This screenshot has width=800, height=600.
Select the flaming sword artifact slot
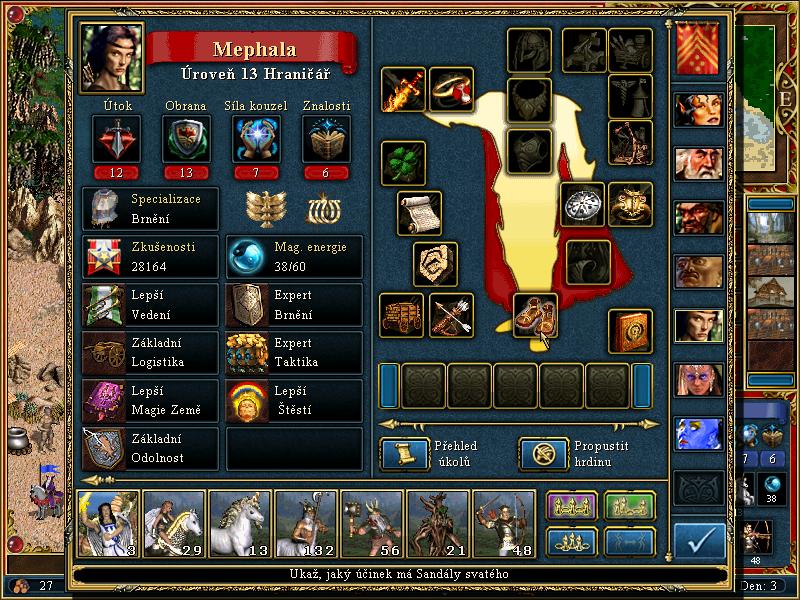pos(403,90)
